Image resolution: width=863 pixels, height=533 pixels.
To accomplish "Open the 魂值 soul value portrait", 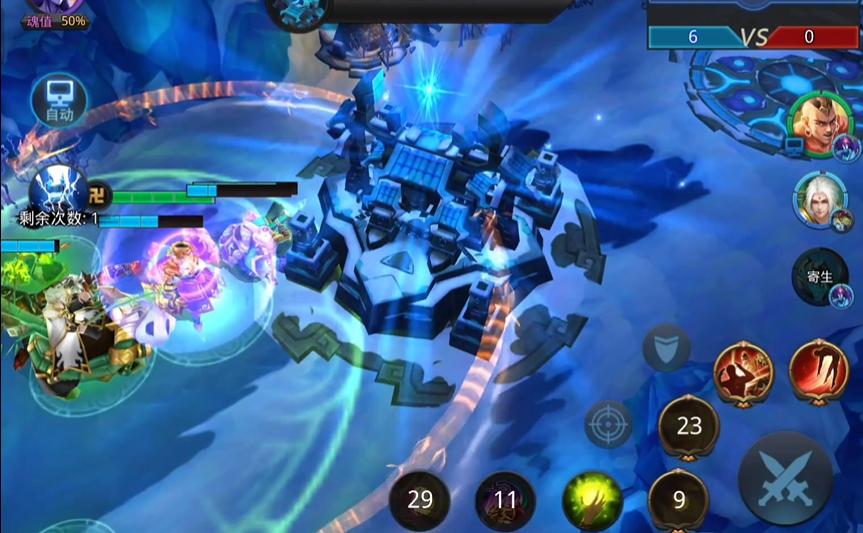I will coord(55,12).
